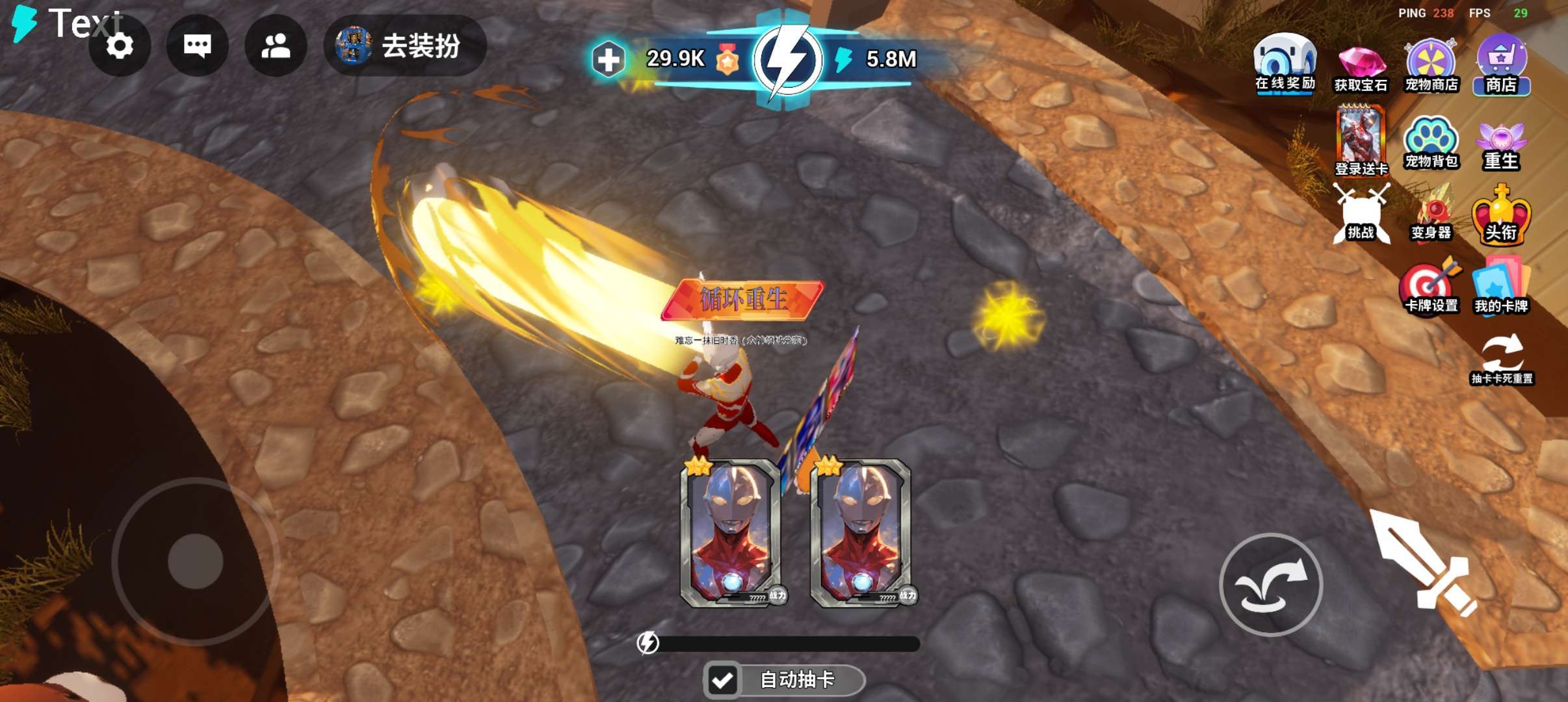Open the chat bubble window

click(x=197, y=46)
